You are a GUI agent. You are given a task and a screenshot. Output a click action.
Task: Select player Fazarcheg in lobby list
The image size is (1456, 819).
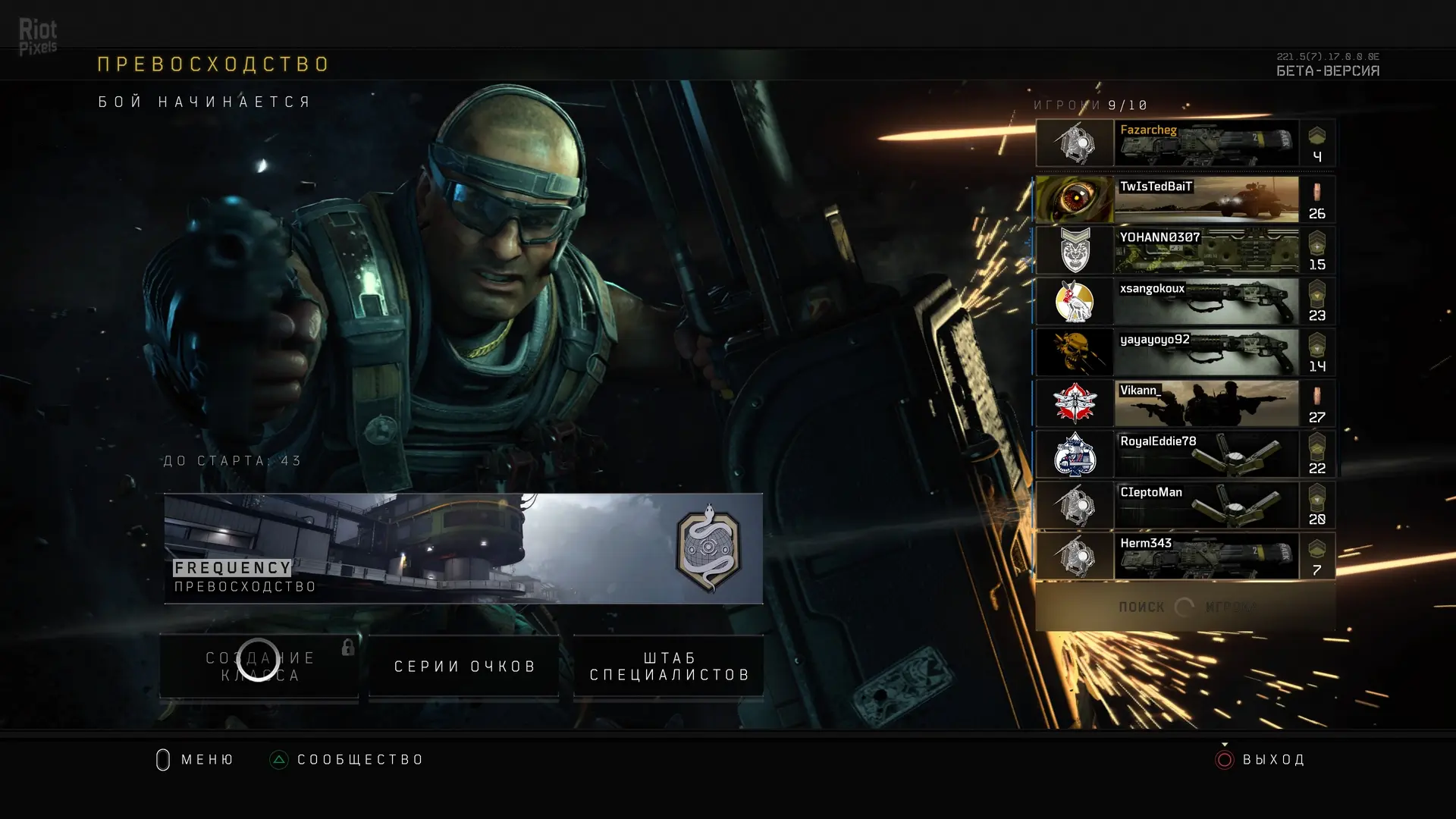(x=1185, y=143)
